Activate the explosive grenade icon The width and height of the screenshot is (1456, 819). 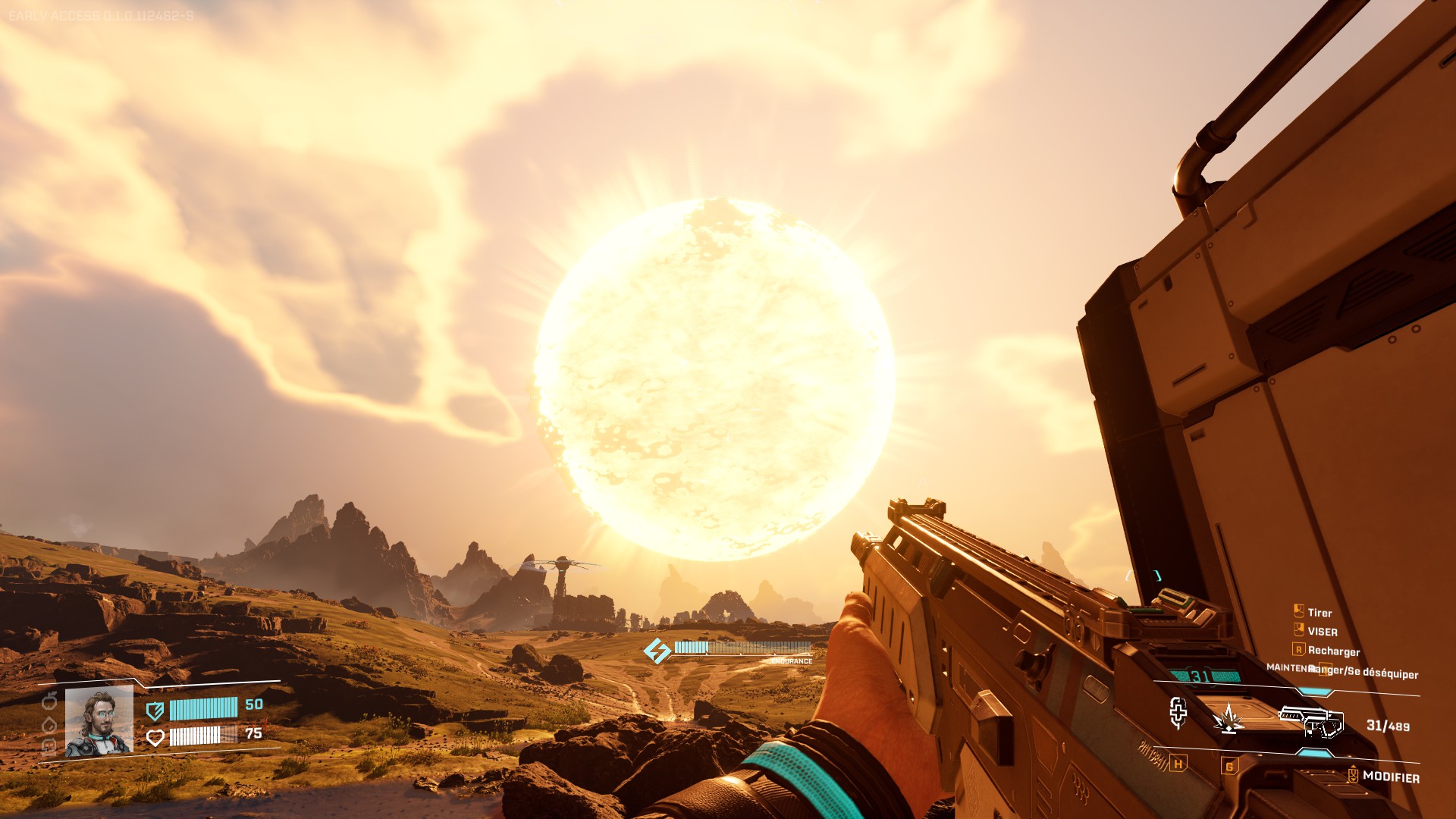(1228, 718)
